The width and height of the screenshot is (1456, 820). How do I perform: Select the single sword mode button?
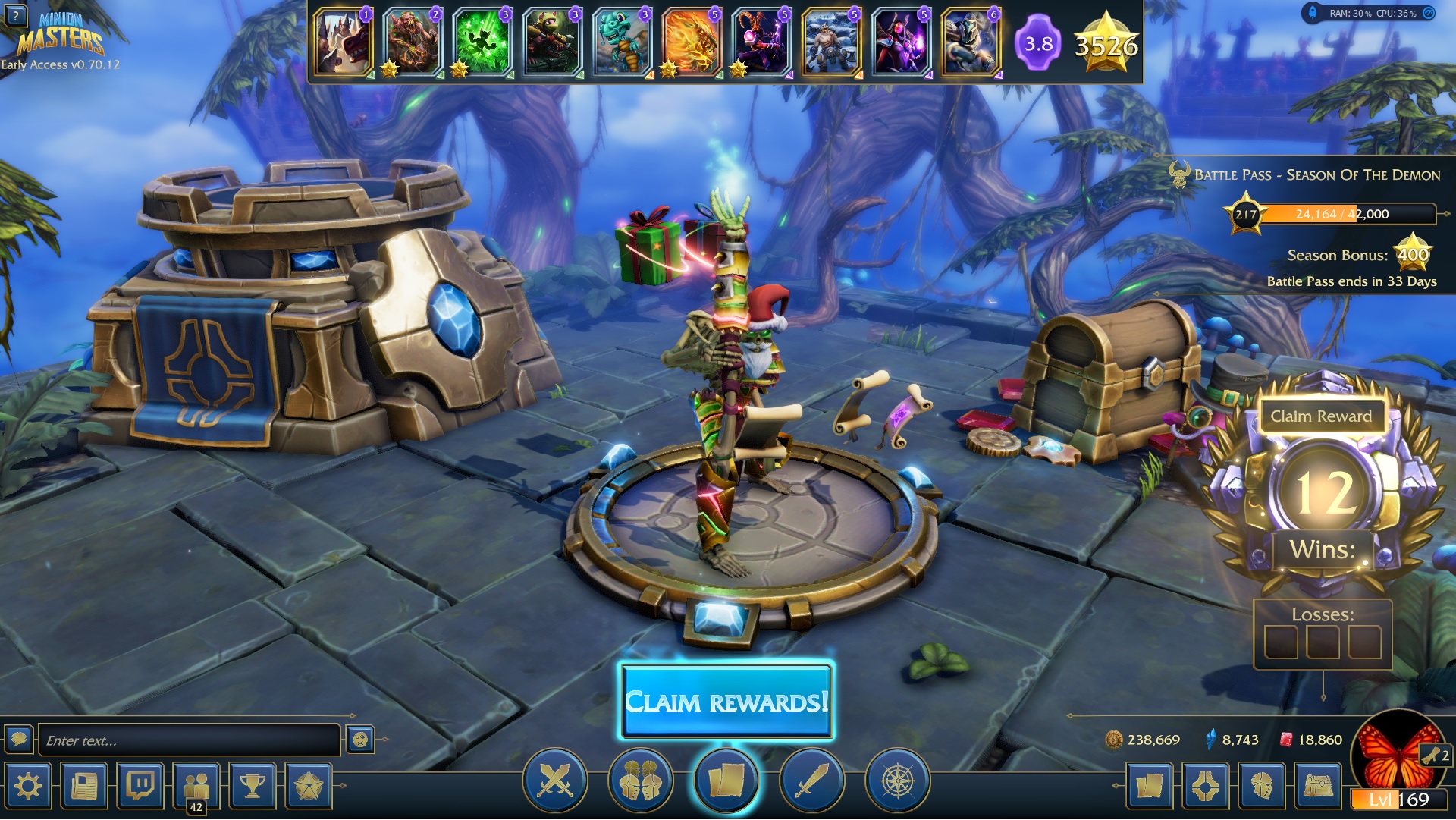point(811,781)
